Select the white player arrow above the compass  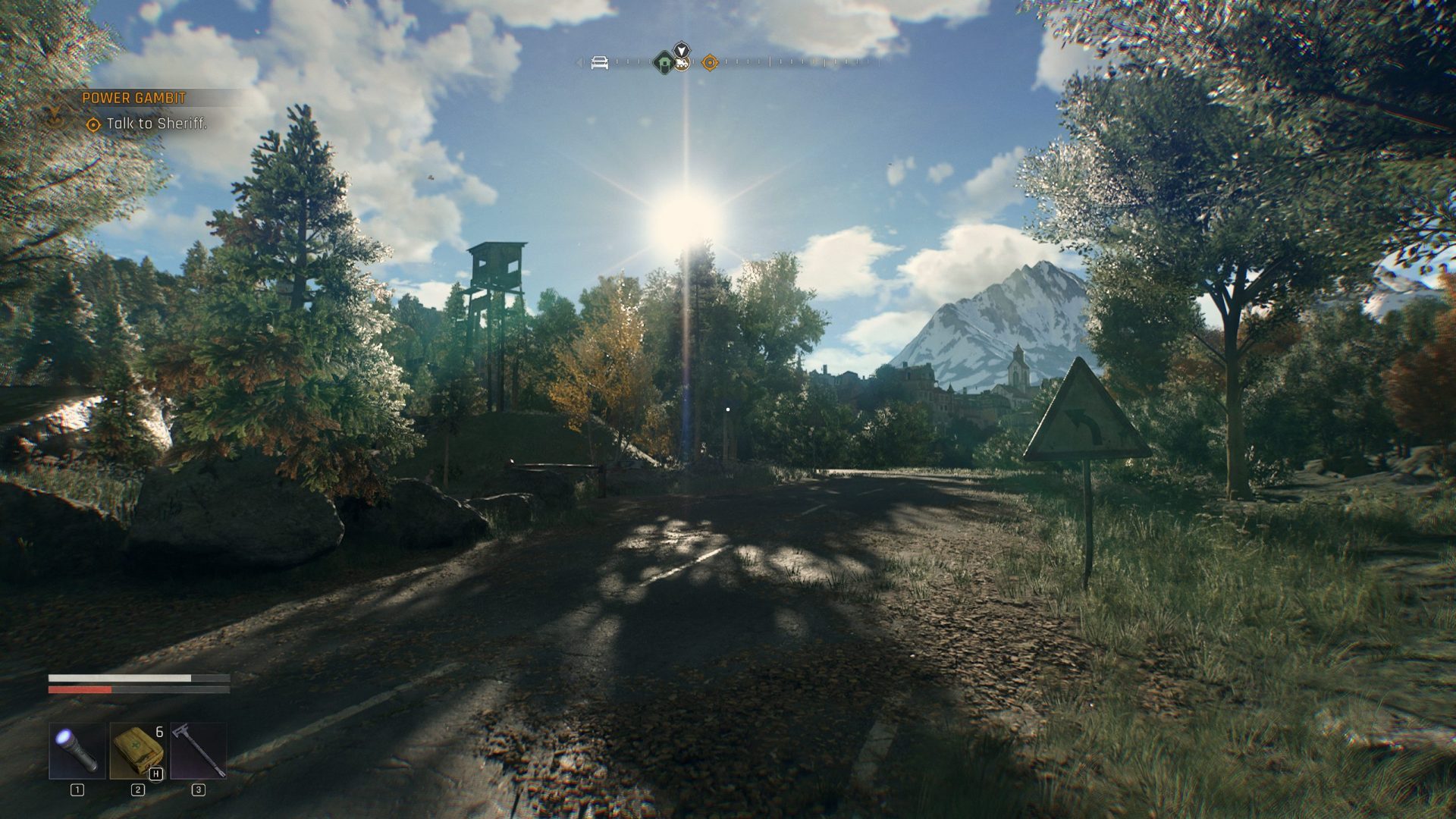[682, 49]
